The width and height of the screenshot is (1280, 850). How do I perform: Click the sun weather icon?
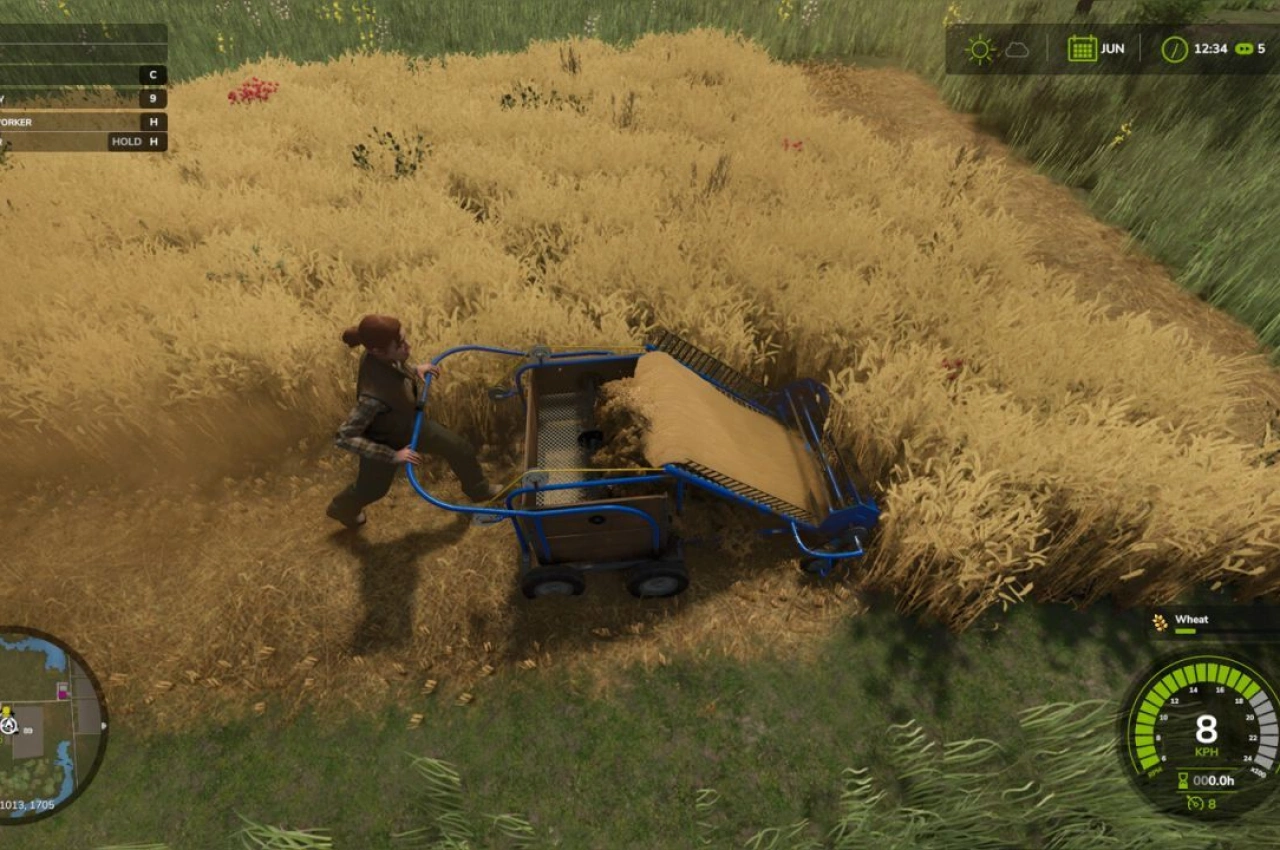point(981,49)
